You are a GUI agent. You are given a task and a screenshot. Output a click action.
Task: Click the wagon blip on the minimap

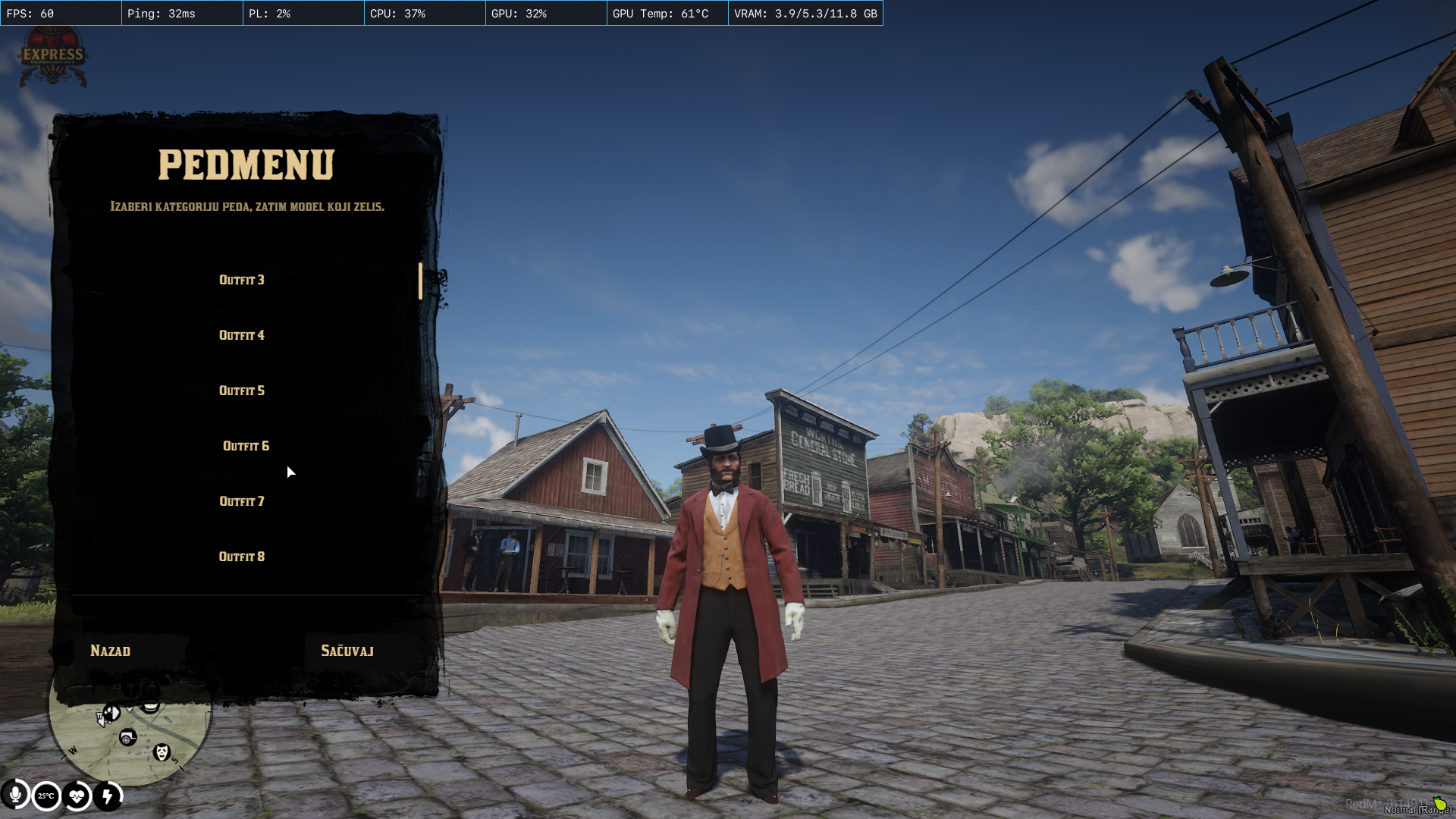tap(127, 736)
